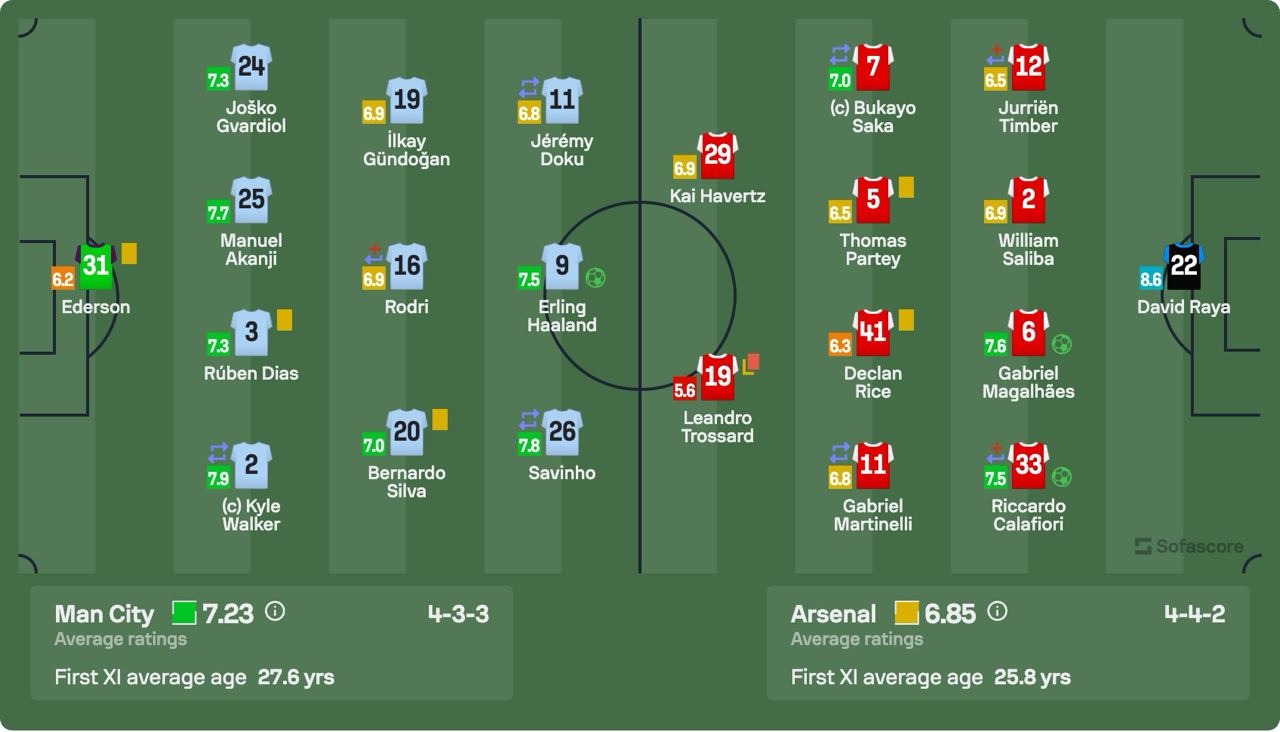Viewport: 1280px width, 732px height.
Task: Select Rúben Dias in the lineup
Action: 251,333
